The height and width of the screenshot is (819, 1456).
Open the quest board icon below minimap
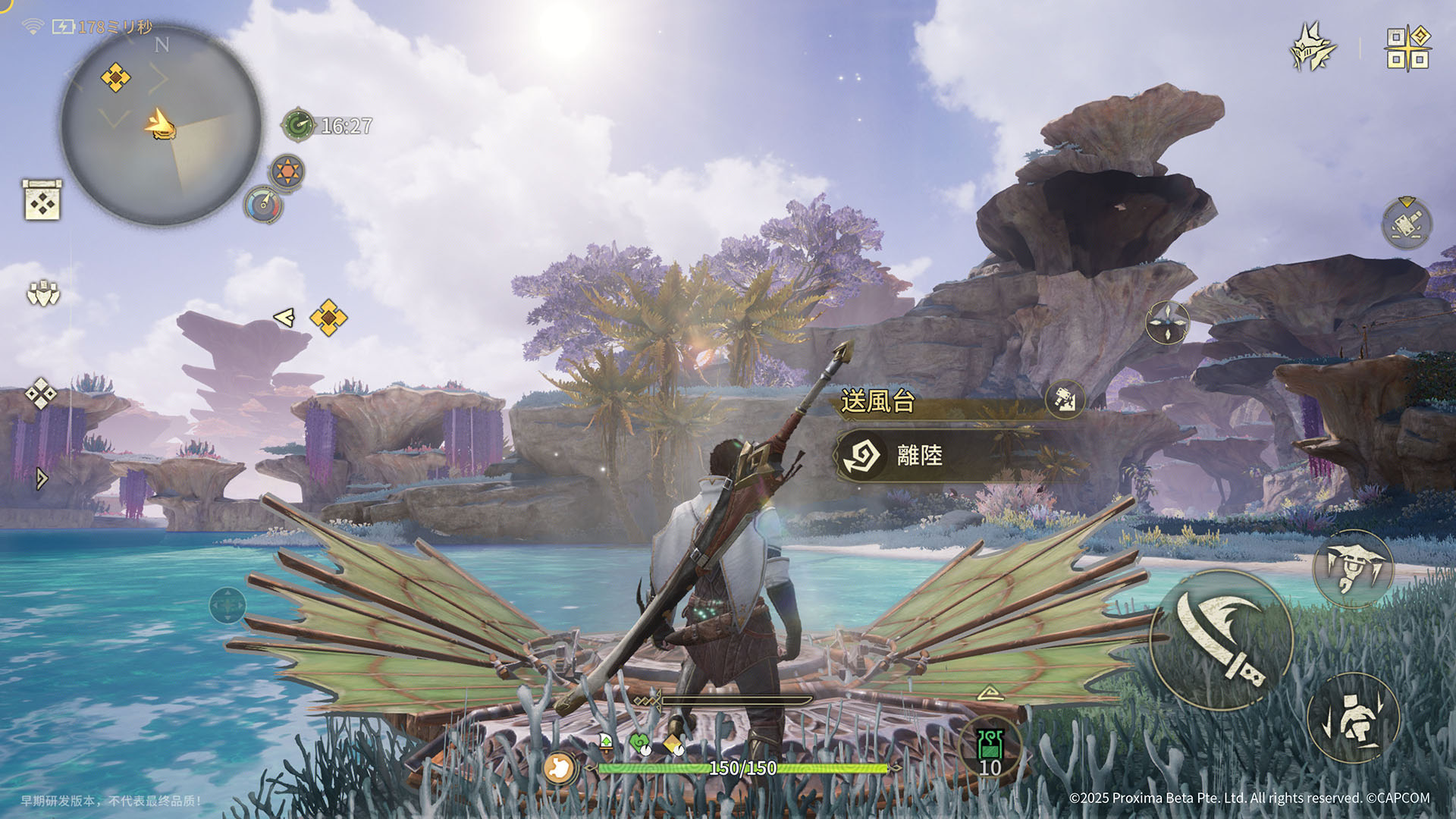42,200
